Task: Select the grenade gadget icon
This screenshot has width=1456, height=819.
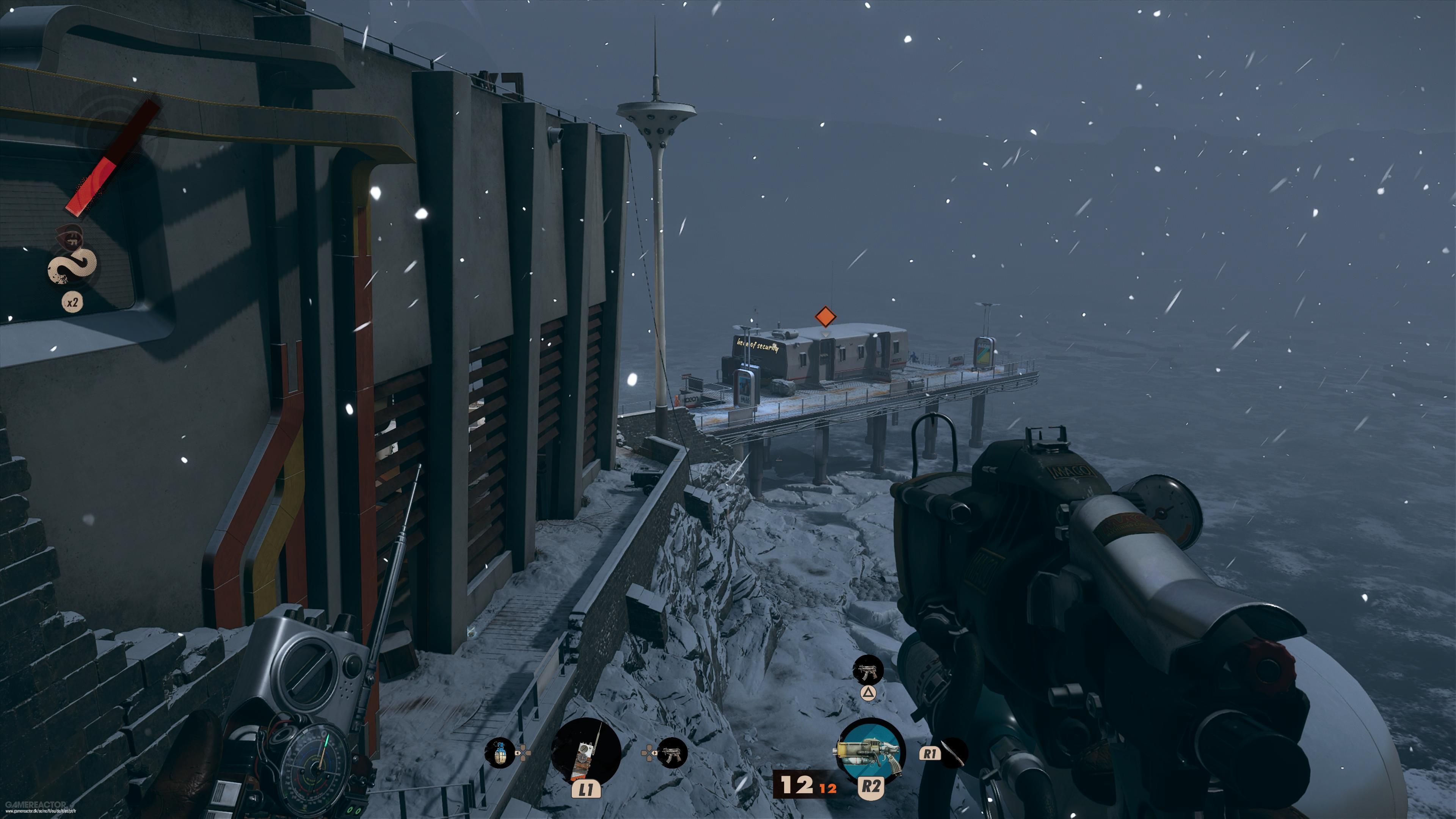Action: 500,753
